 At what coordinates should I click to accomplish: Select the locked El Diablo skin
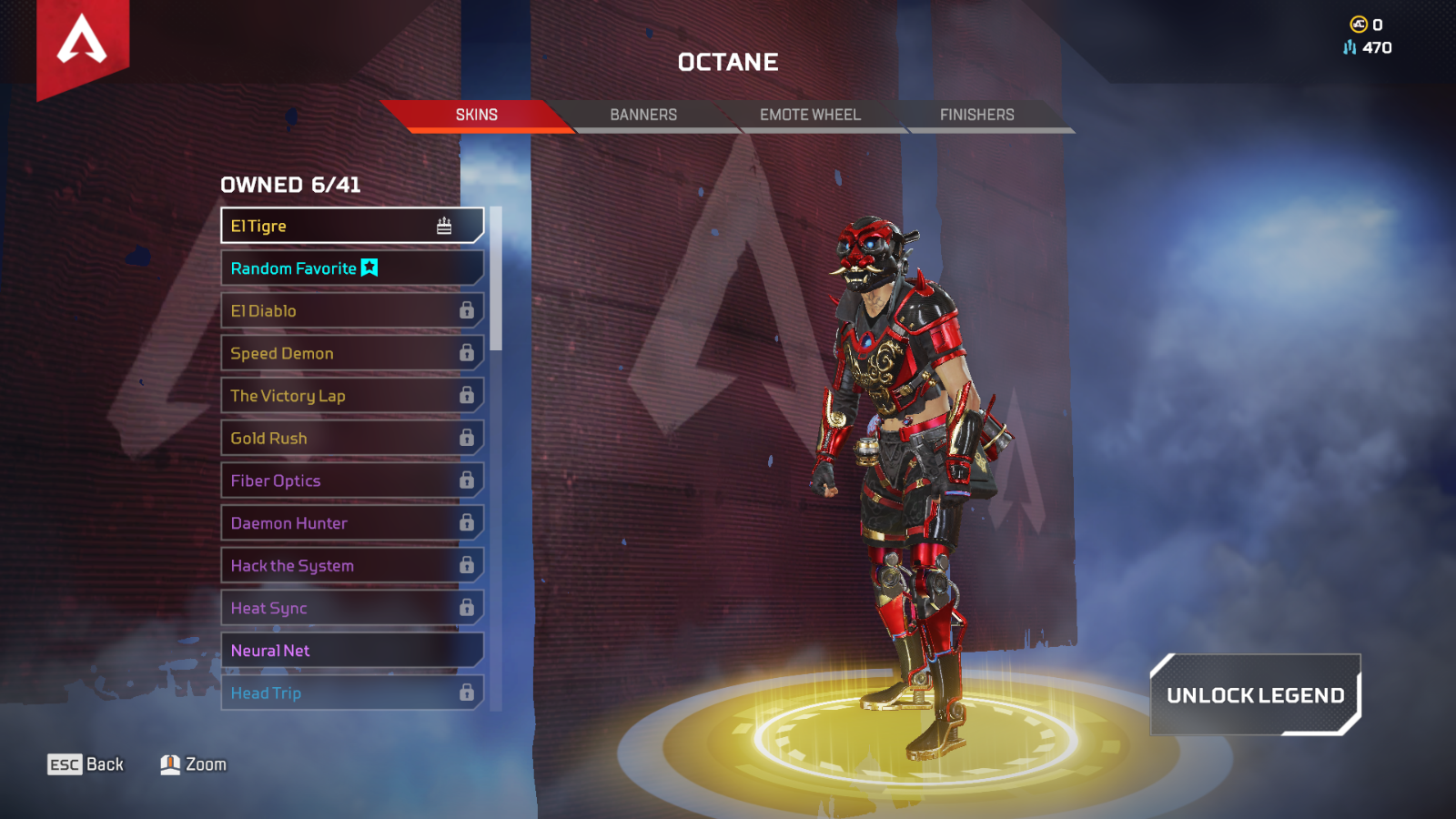[351, 310]
